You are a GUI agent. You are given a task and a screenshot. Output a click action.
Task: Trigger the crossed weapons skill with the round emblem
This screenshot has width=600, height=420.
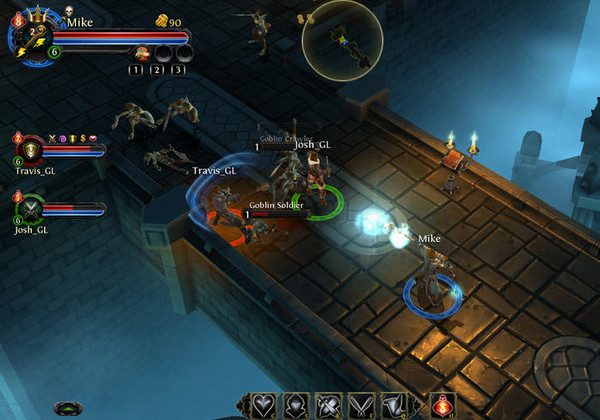click(325, 404)
